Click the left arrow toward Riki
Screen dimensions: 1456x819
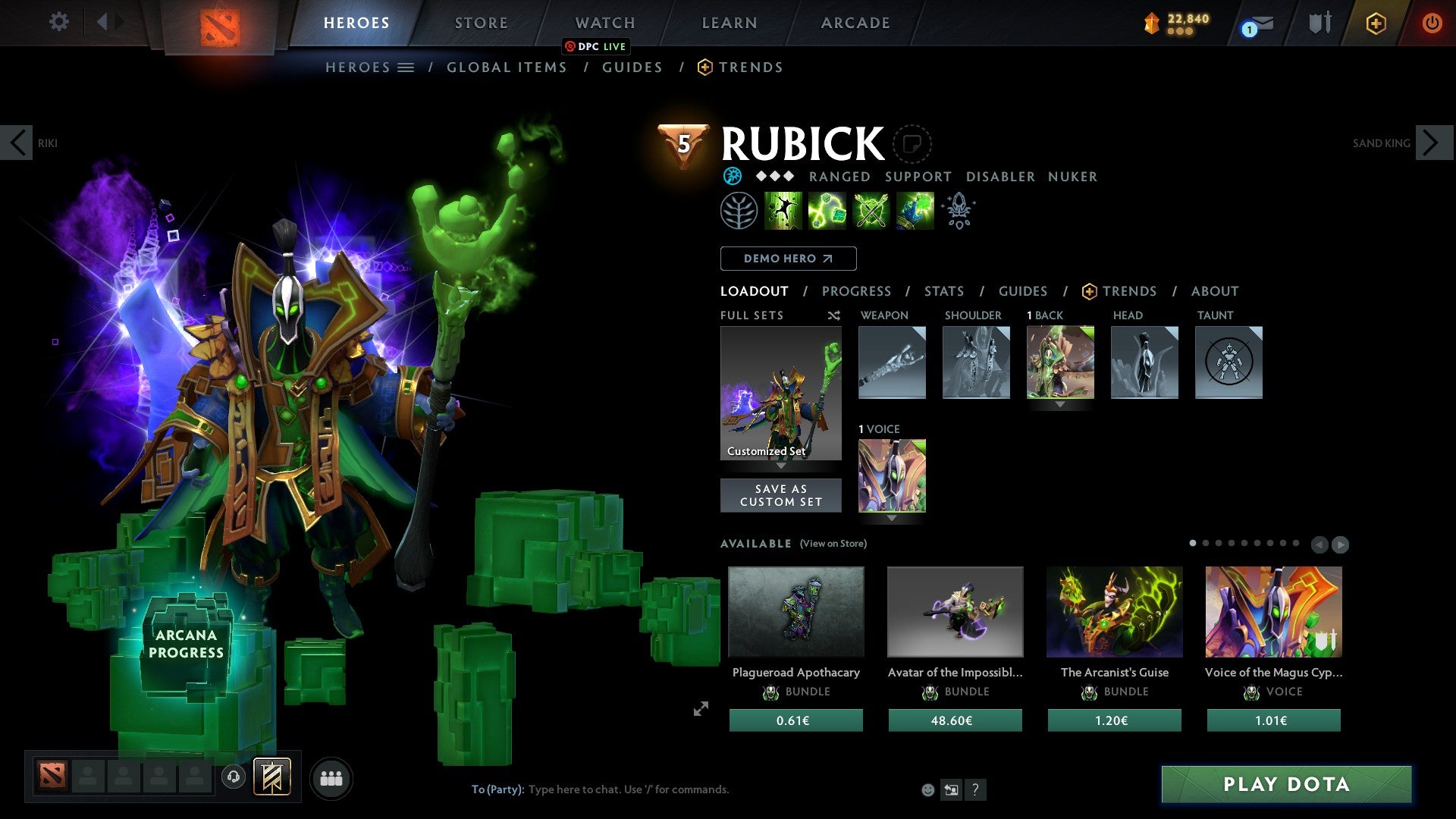tap(16, 142)
